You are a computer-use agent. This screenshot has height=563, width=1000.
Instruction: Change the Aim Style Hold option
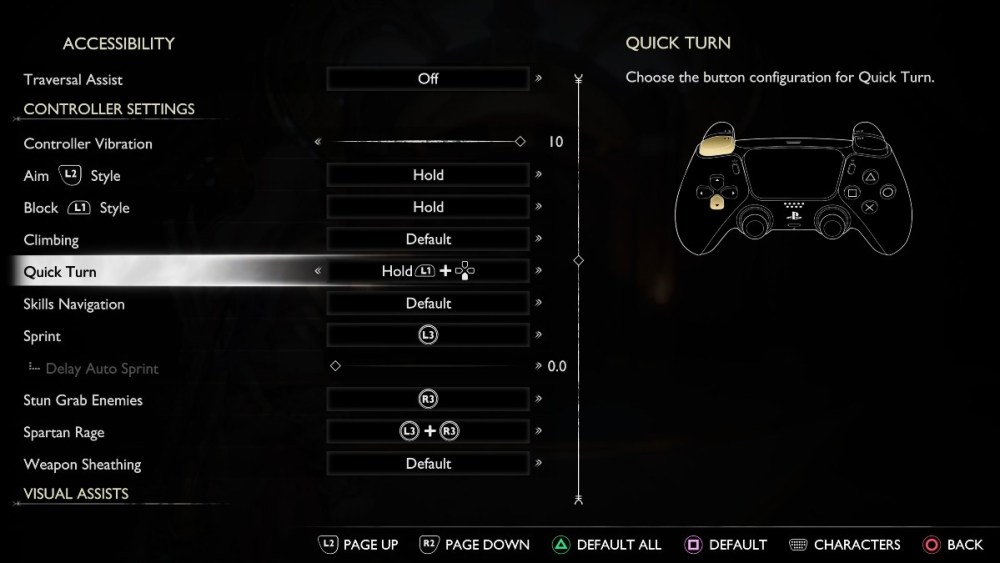point(427,175)
